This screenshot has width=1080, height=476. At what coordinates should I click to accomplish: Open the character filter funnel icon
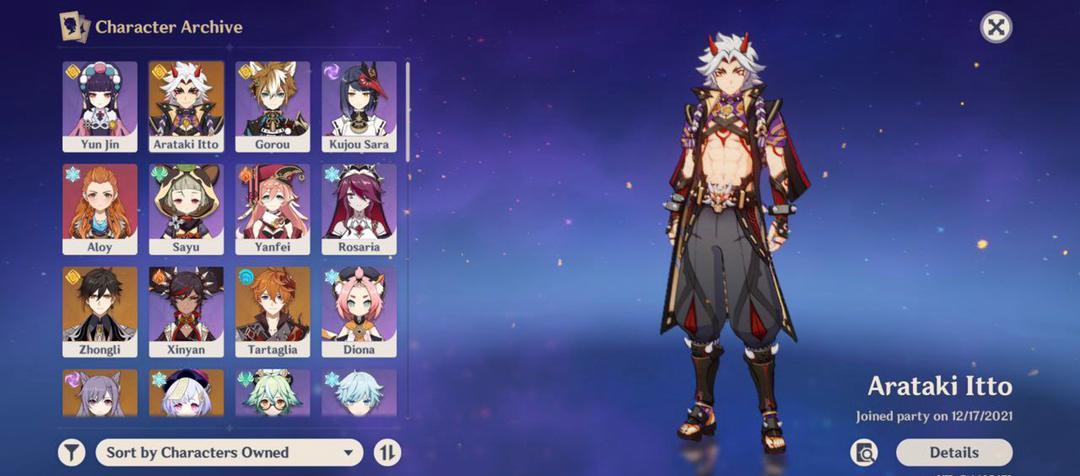71,452
